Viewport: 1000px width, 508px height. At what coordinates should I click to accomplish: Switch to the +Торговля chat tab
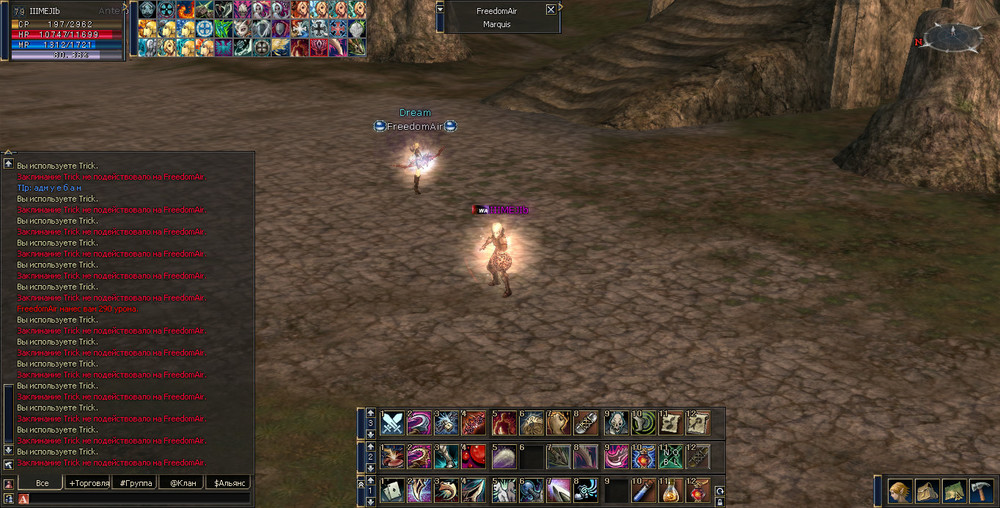click(88, 483)
